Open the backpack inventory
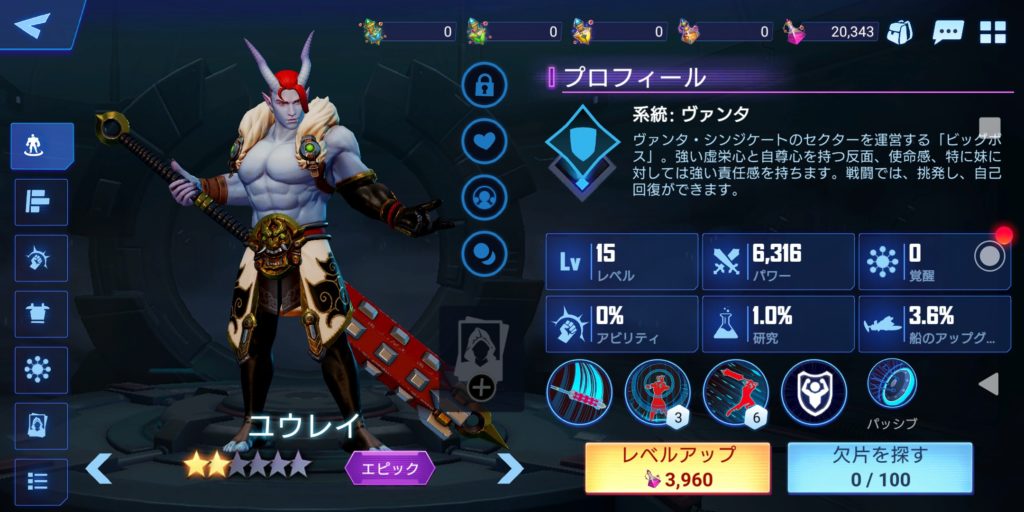 [x=900, y=31]
